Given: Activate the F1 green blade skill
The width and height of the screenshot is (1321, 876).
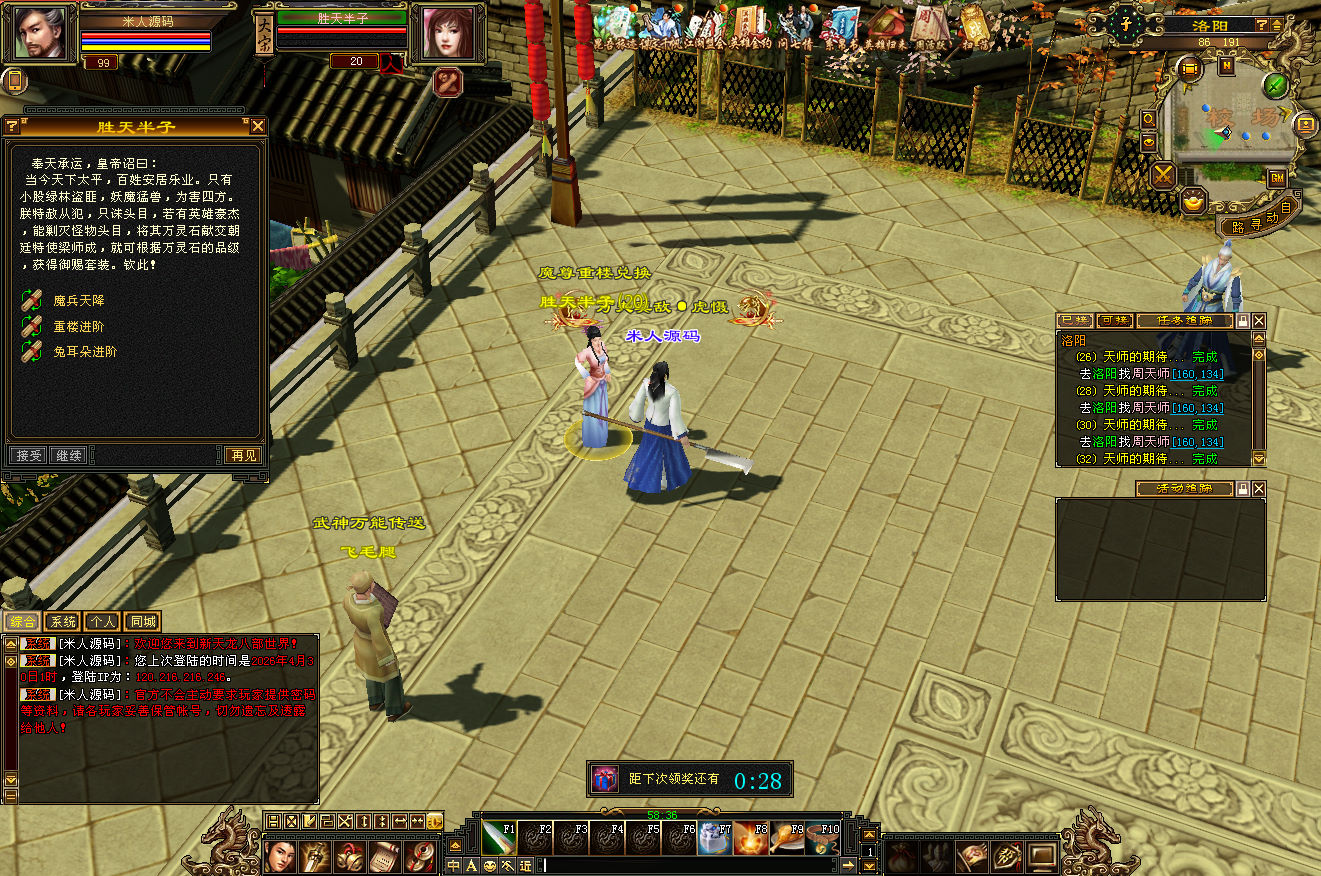Looking at the screenshot, I should coord(498,838).
